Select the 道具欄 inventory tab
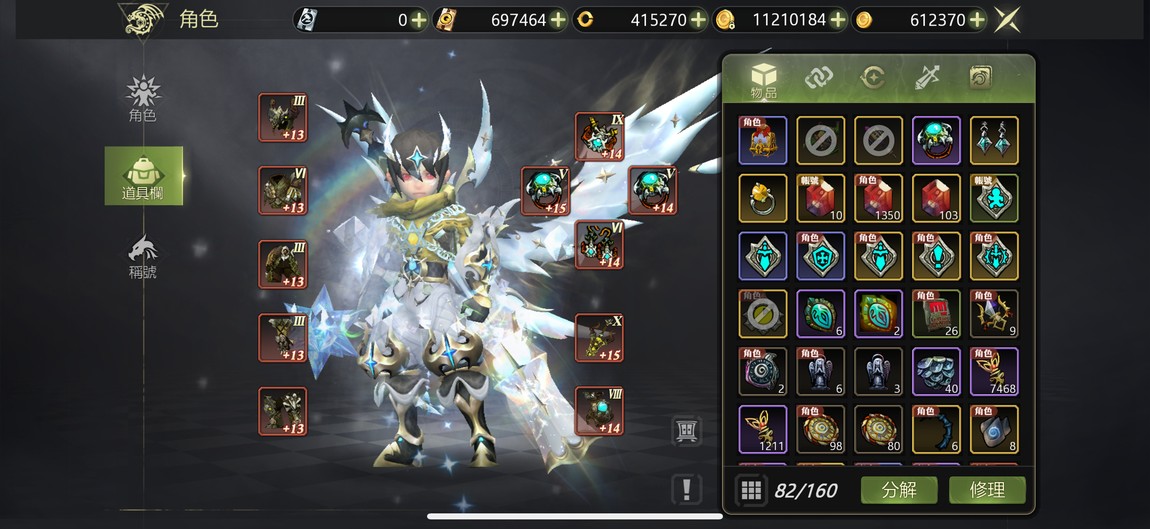 click(143, 176)
